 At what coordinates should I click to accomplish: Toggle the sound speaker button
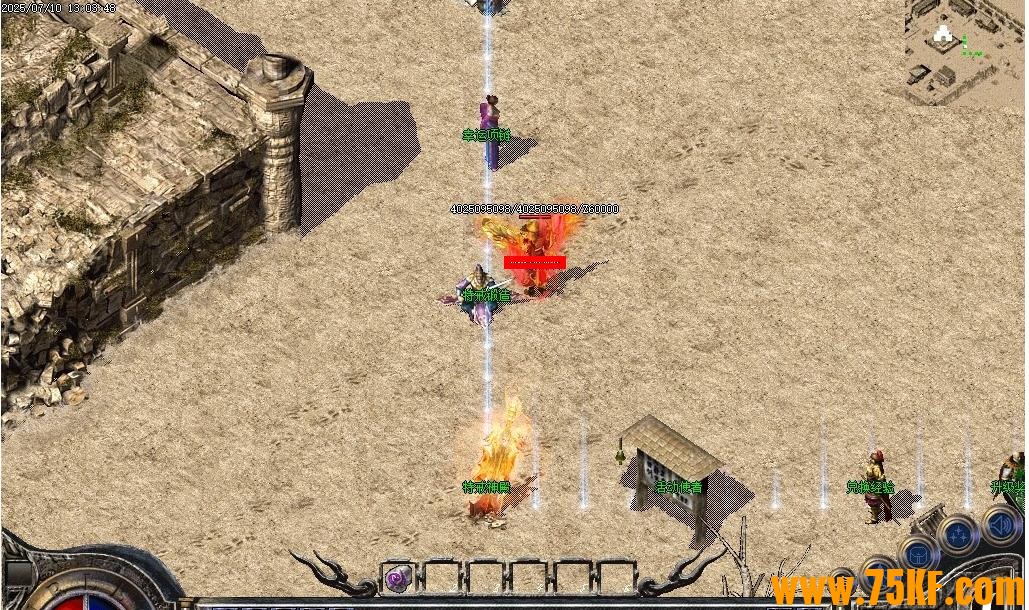[999, 525]
